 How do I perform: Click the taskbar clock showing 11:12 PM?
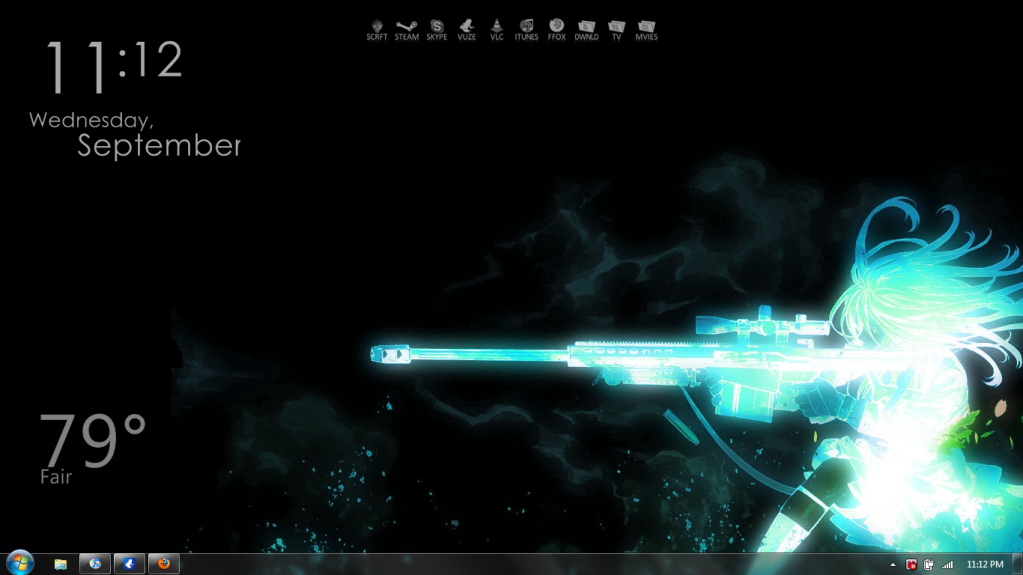(985, 565)
